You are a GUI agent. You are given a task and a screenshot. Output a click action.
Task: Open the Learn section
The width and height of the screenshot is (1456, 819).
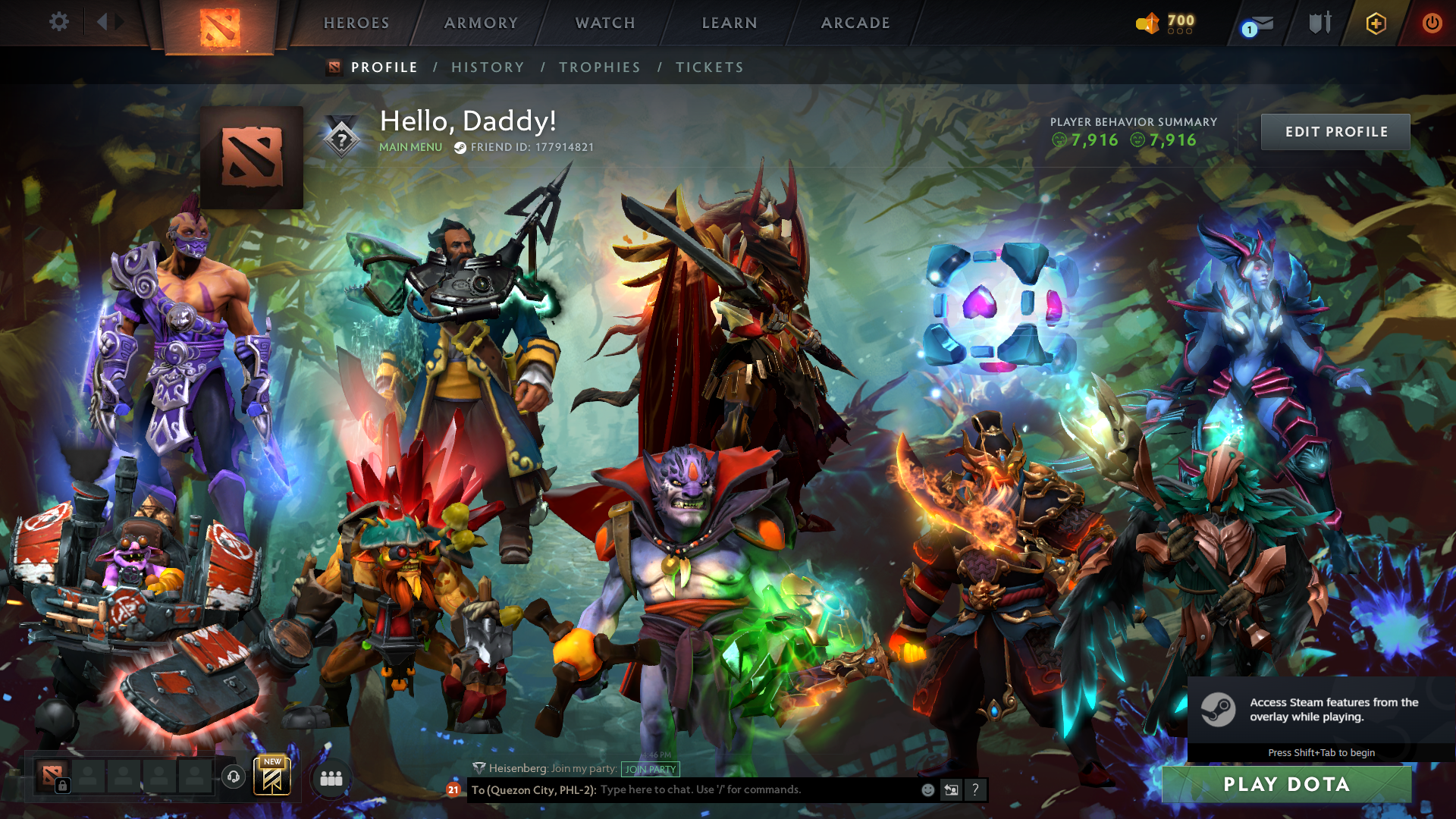coord(730,23)
